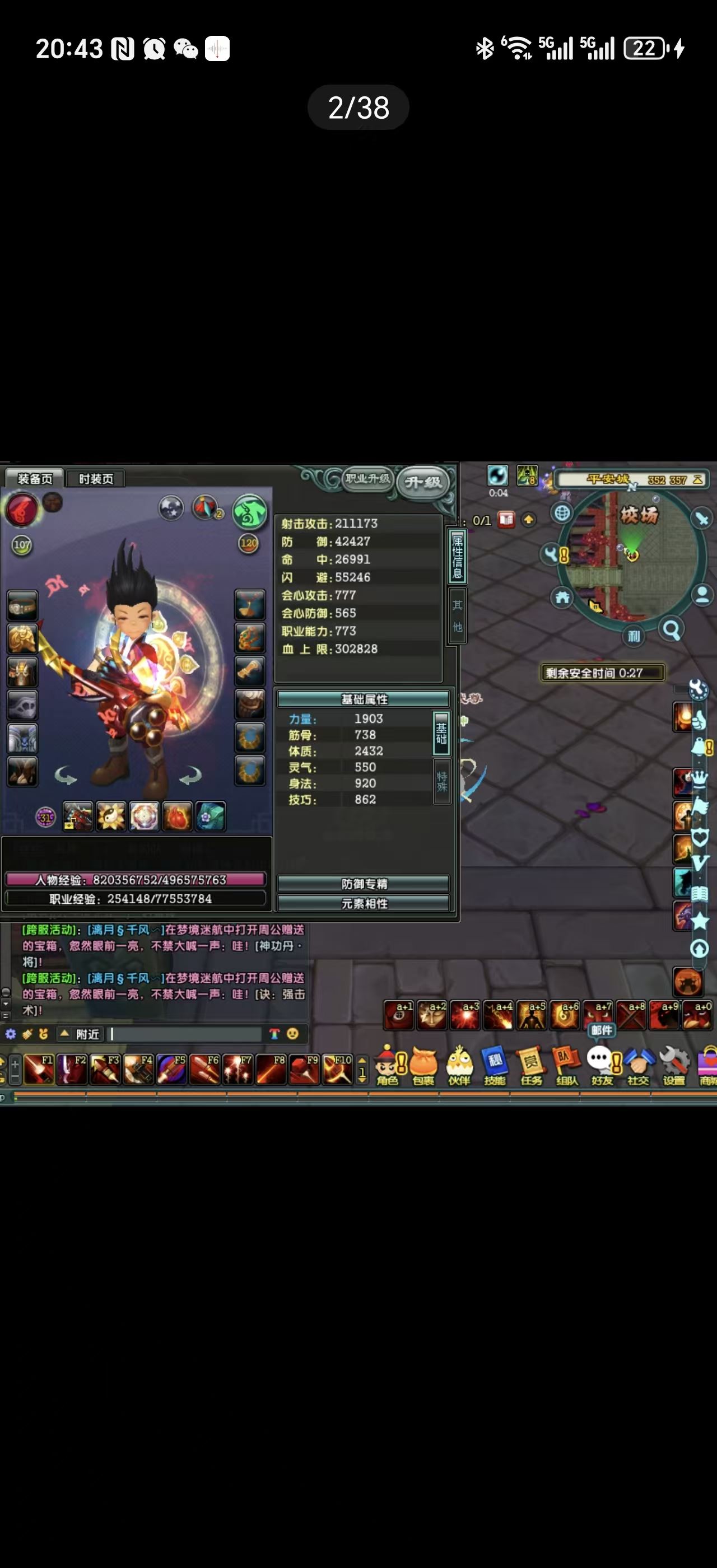Open the 职业升级 class upgrade button
The height and width of the screenshot is (1568, 717).
[367, 478]
